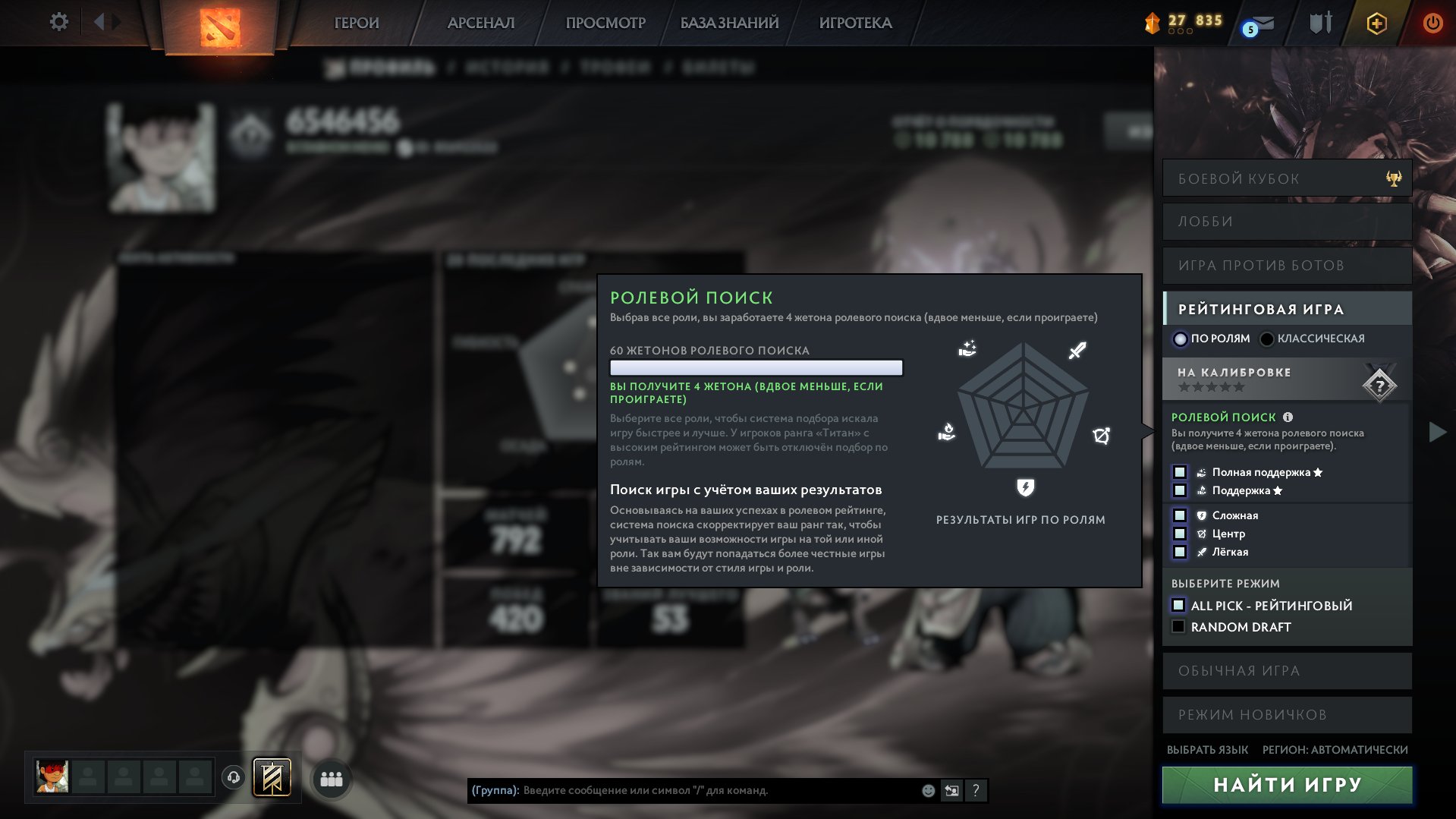View the role search tokens progress bar
Screen dimensions: 1456x819
coord(756,367)
